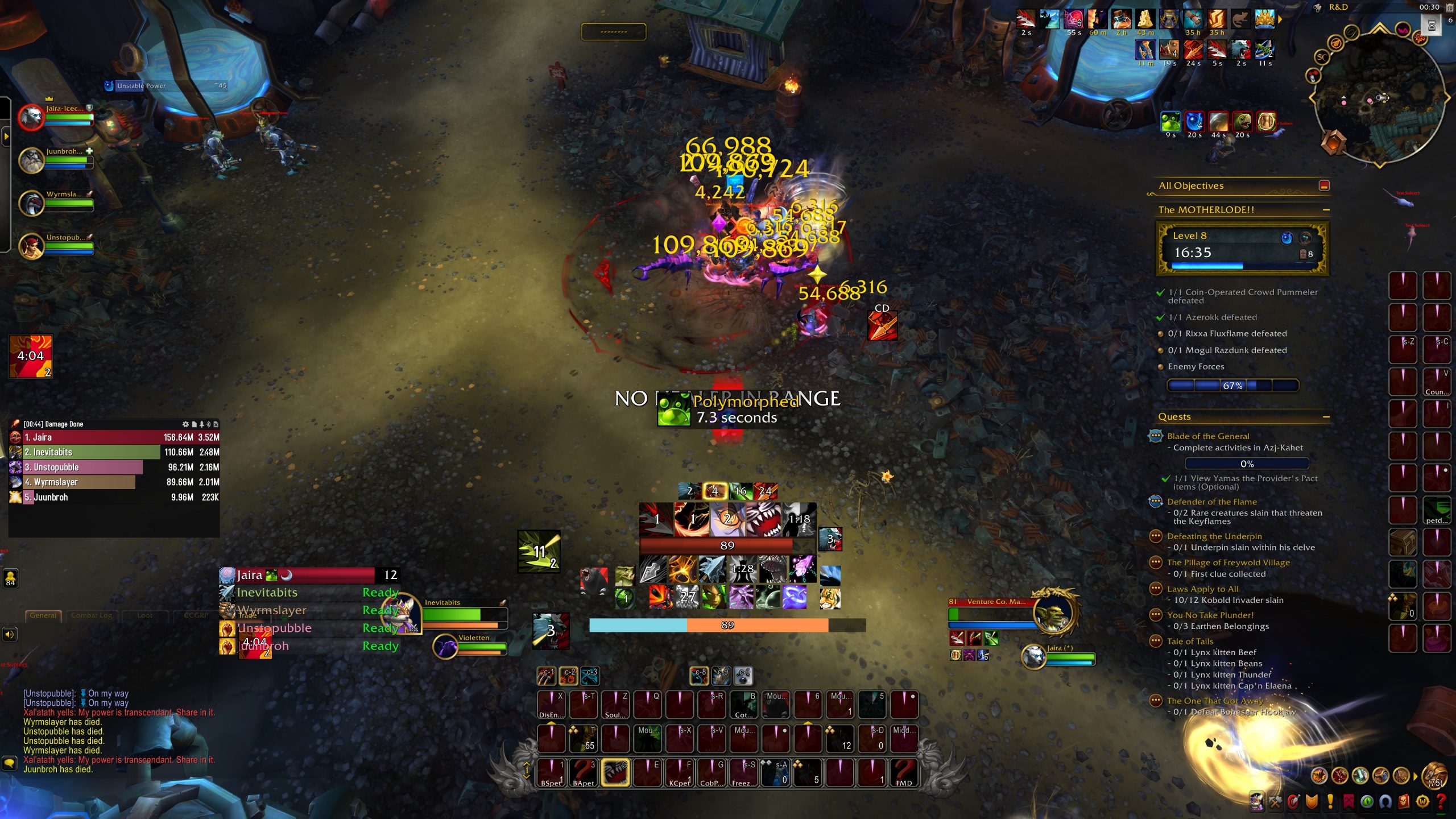This screenshot has width=1456, height=819.
Task: Collapse the Quests section header
Action: coord(1327,416)
